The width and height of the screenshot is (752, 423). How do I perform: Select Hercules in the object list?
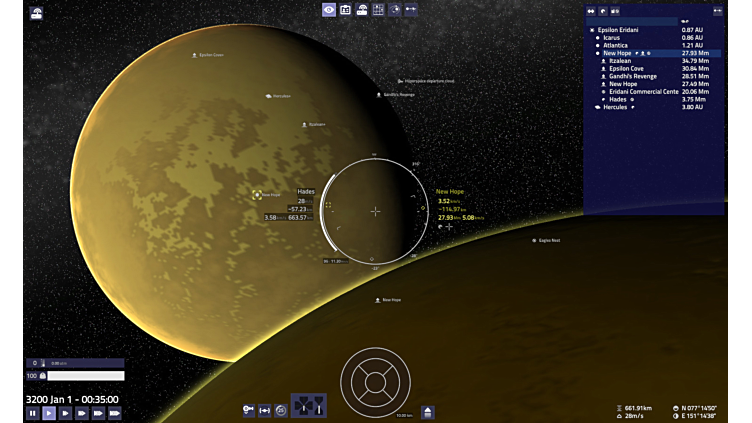pos(614,107)
